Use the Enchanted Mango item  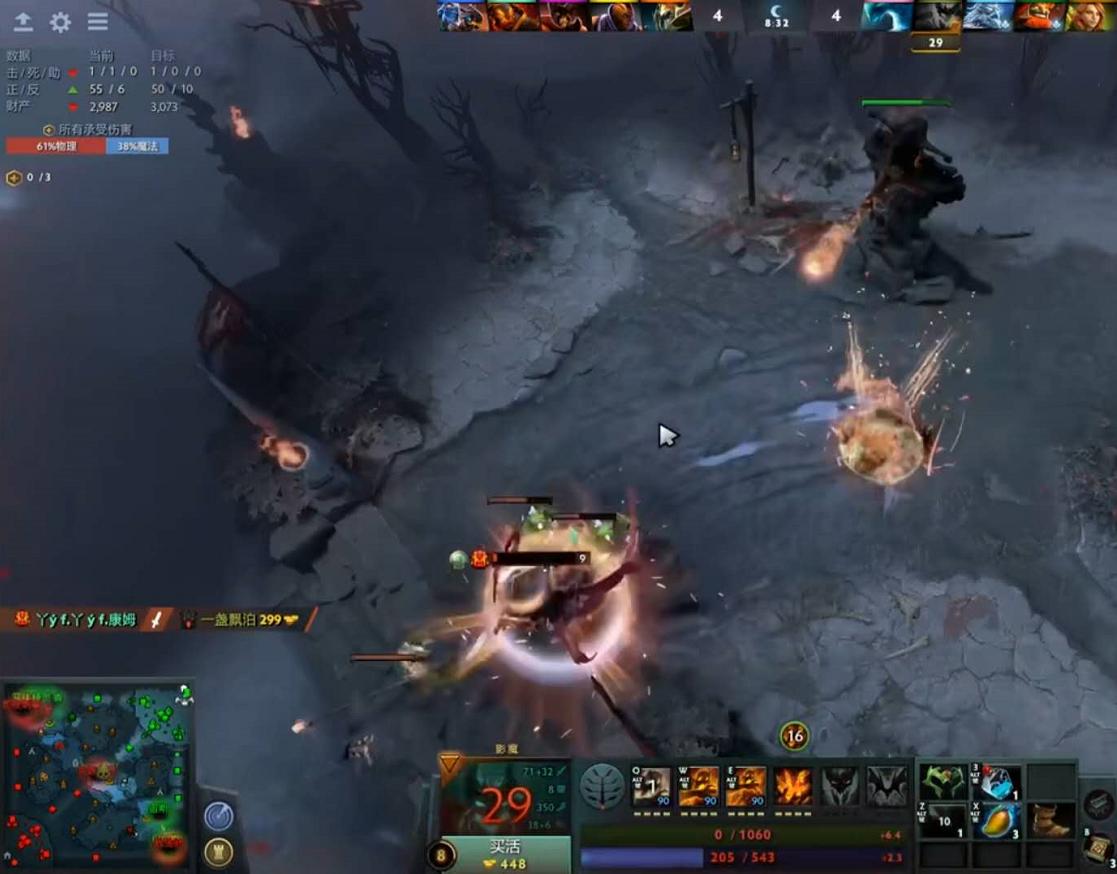tap(998, 820)
